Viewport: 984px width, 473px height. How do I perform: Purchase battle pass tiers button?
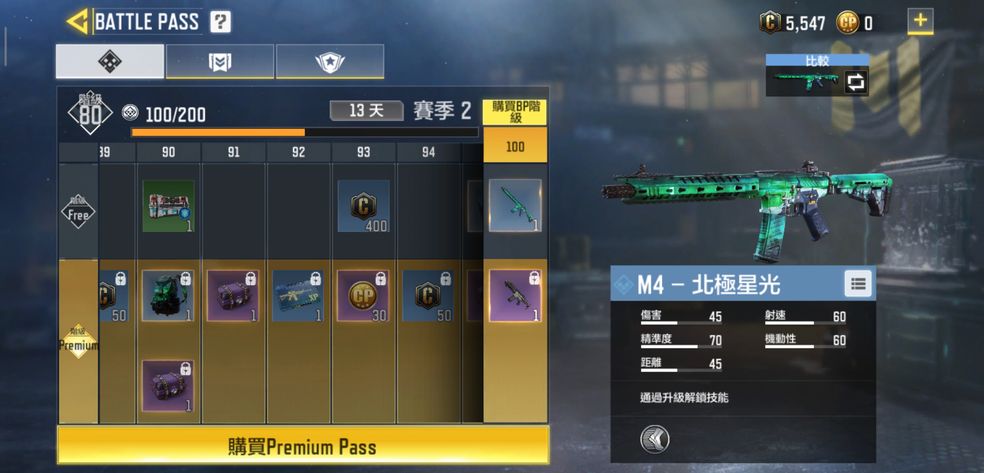[515, 112]
